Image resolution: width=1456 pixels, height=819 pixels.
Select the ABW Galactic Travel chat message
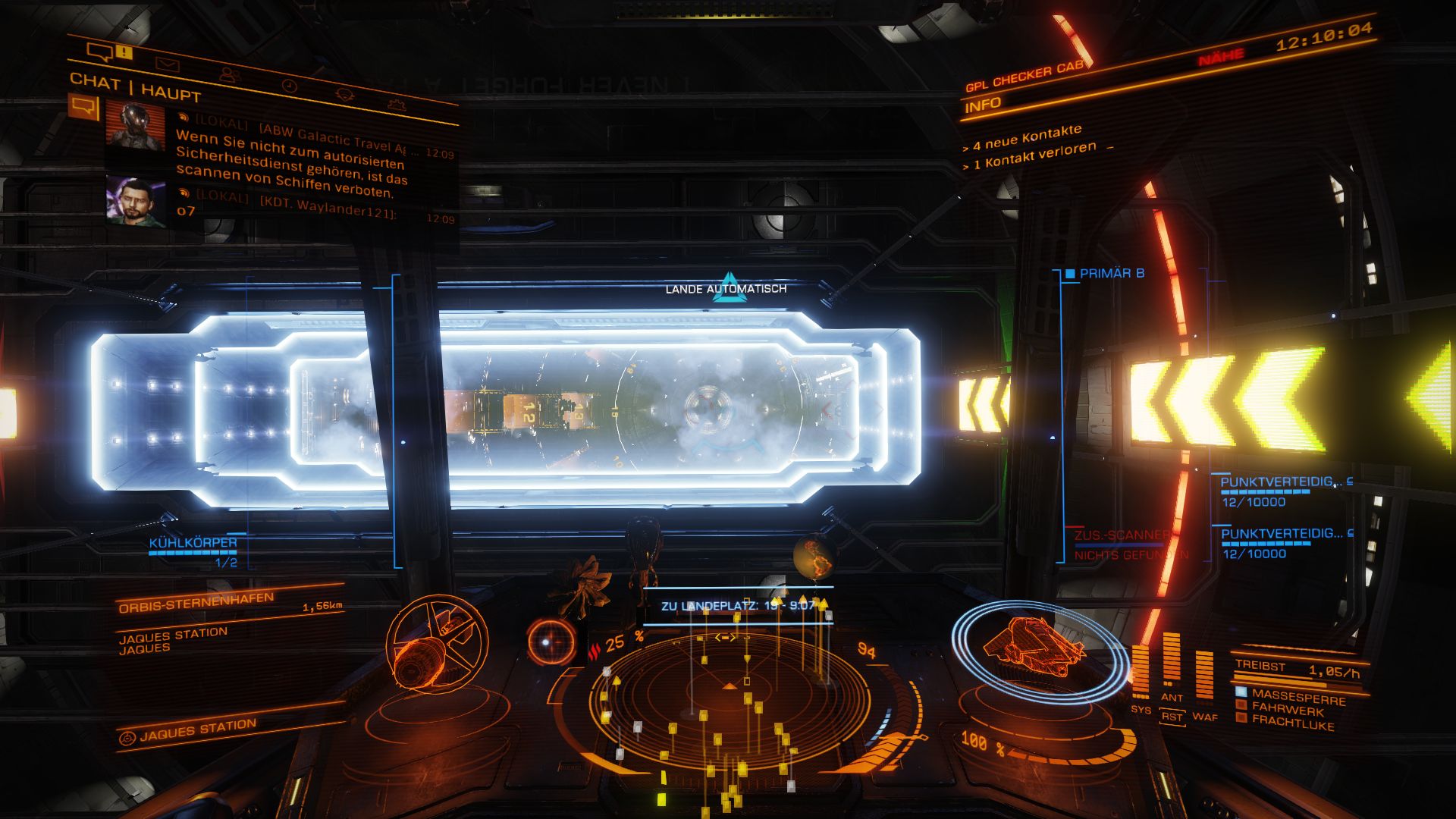pos(292,160)
